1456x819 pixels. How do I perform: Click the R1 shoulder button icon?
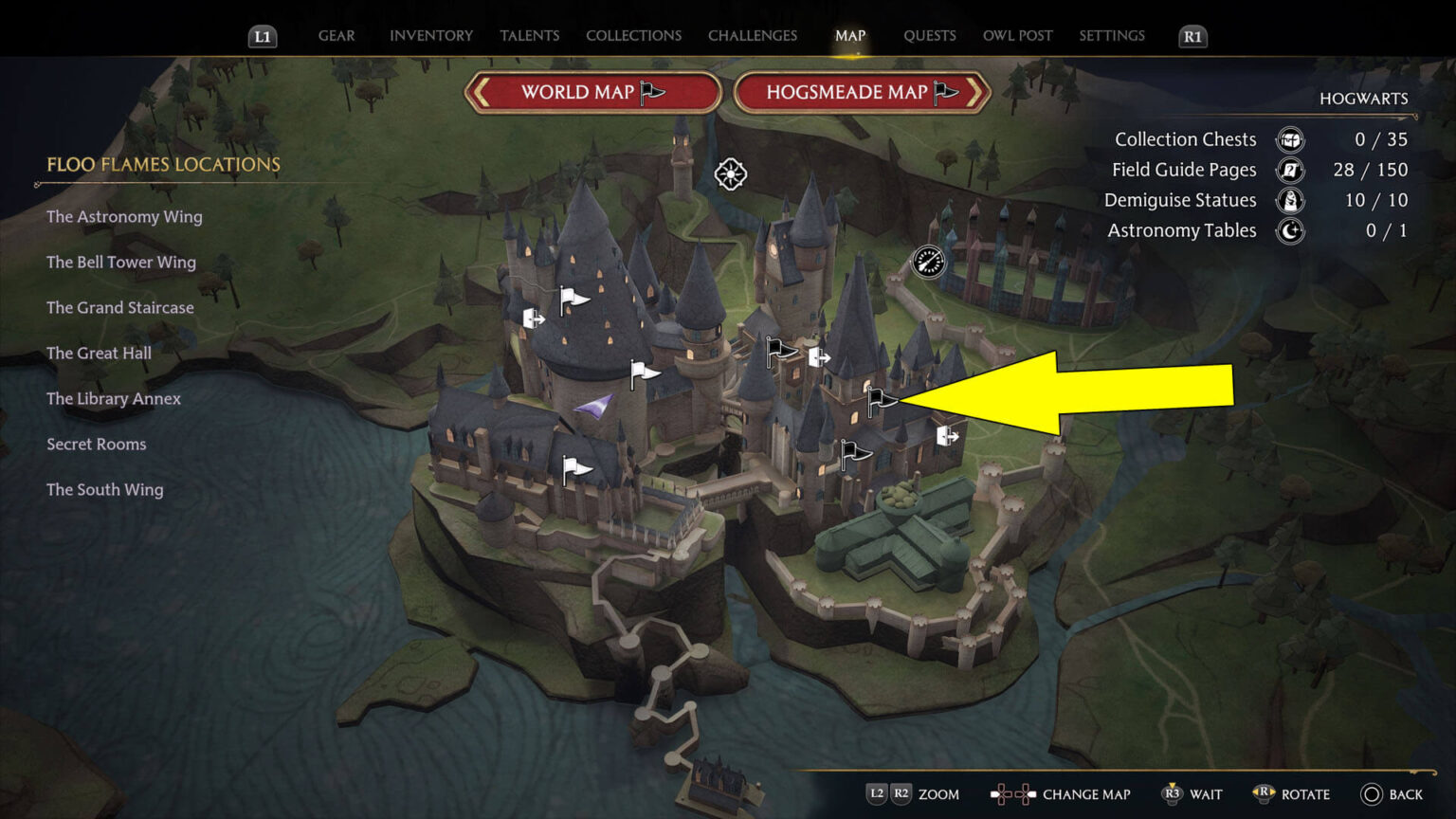(1191, 37)
